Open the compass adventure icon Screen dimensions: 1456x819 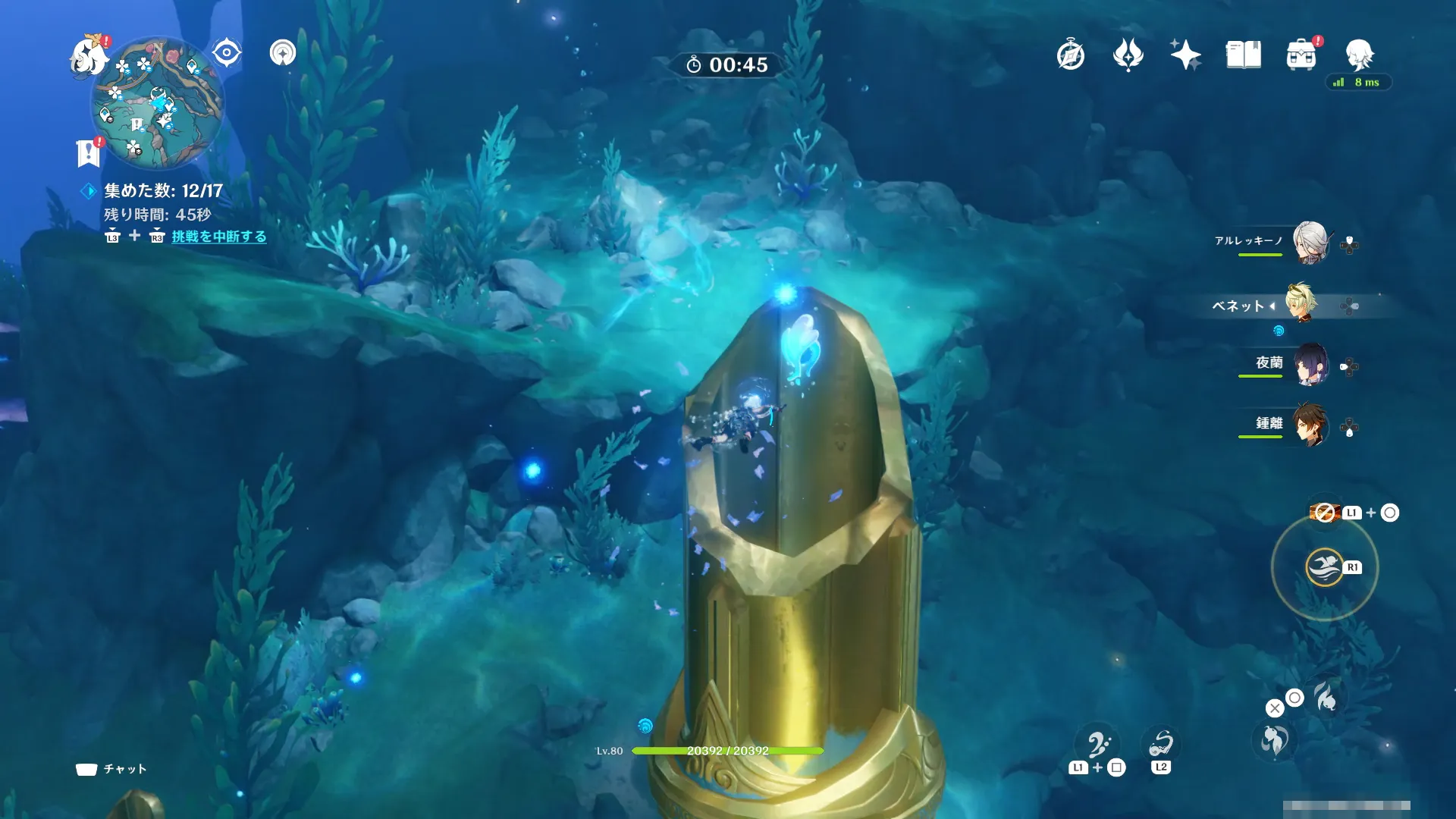pos(1070,55)
